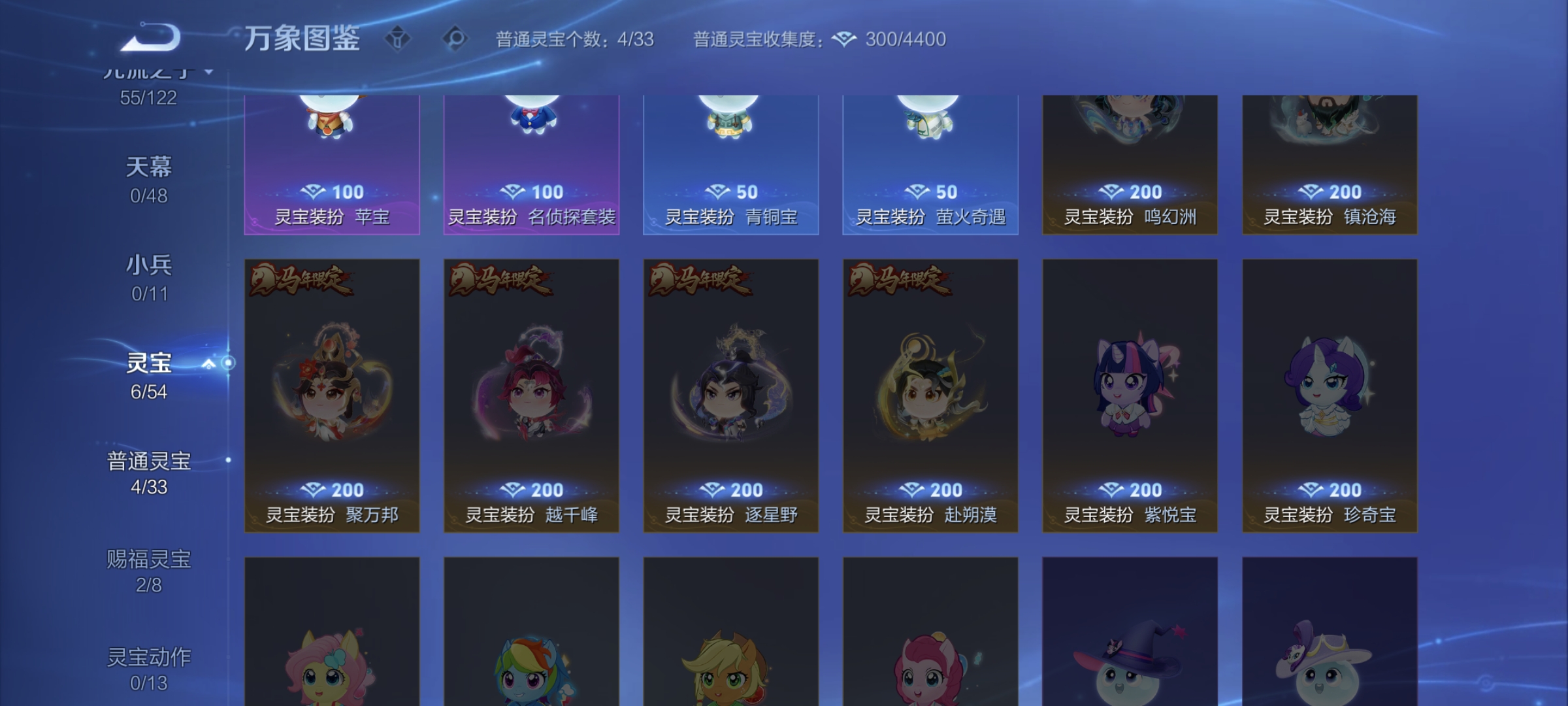Screen dimensions: 1568x706
Task: Open the search magnifier icon
Action: pos(454,39)
